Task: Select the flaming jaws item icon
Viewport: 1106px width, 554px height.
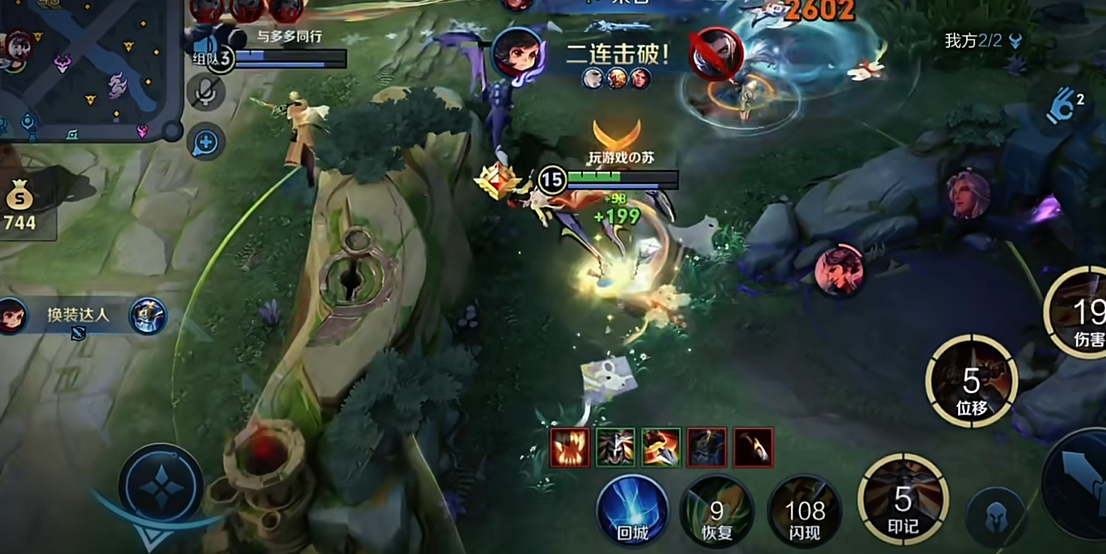Action: coord(570,446)
